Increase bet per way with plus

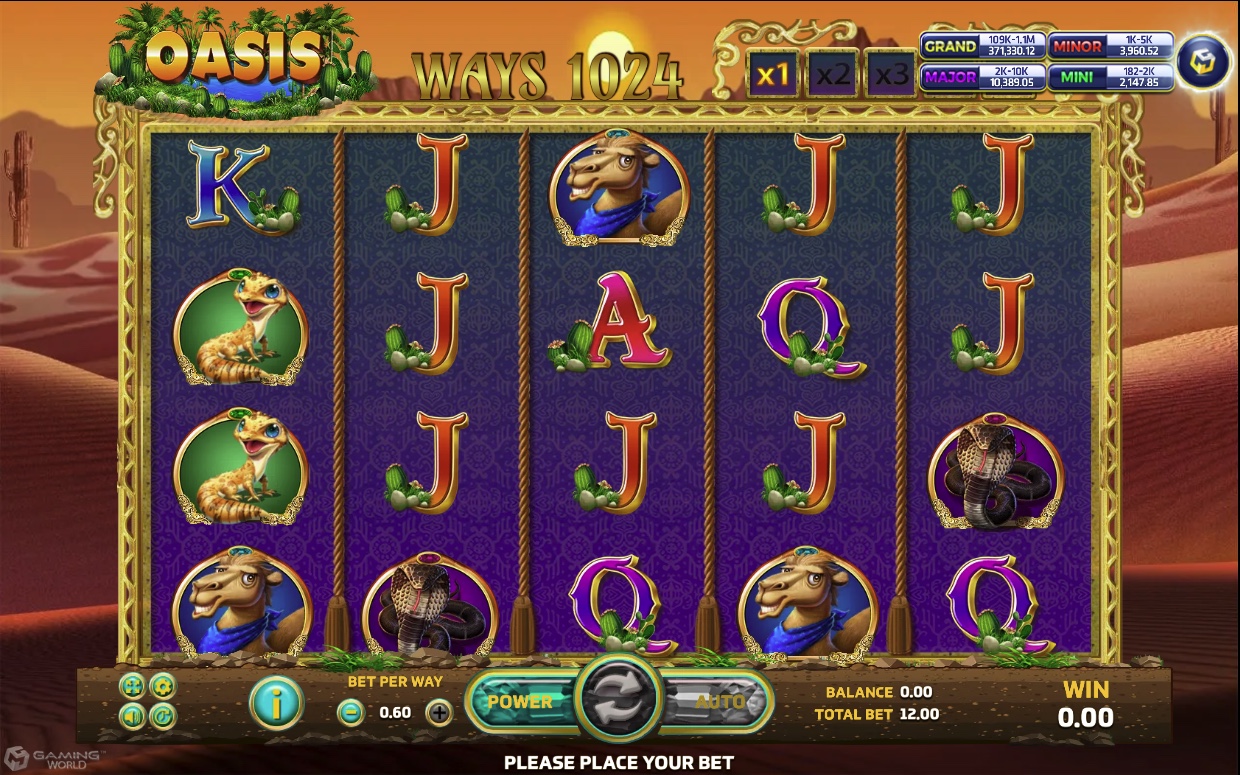(439, 713)
